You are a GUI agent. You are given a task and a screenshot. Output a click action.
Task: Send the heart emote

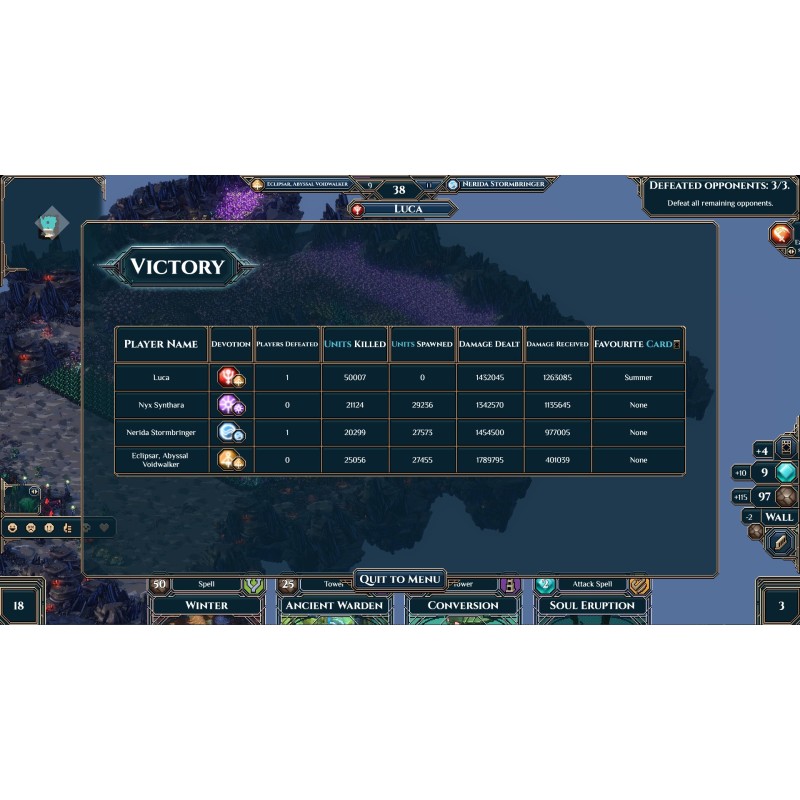103,527
